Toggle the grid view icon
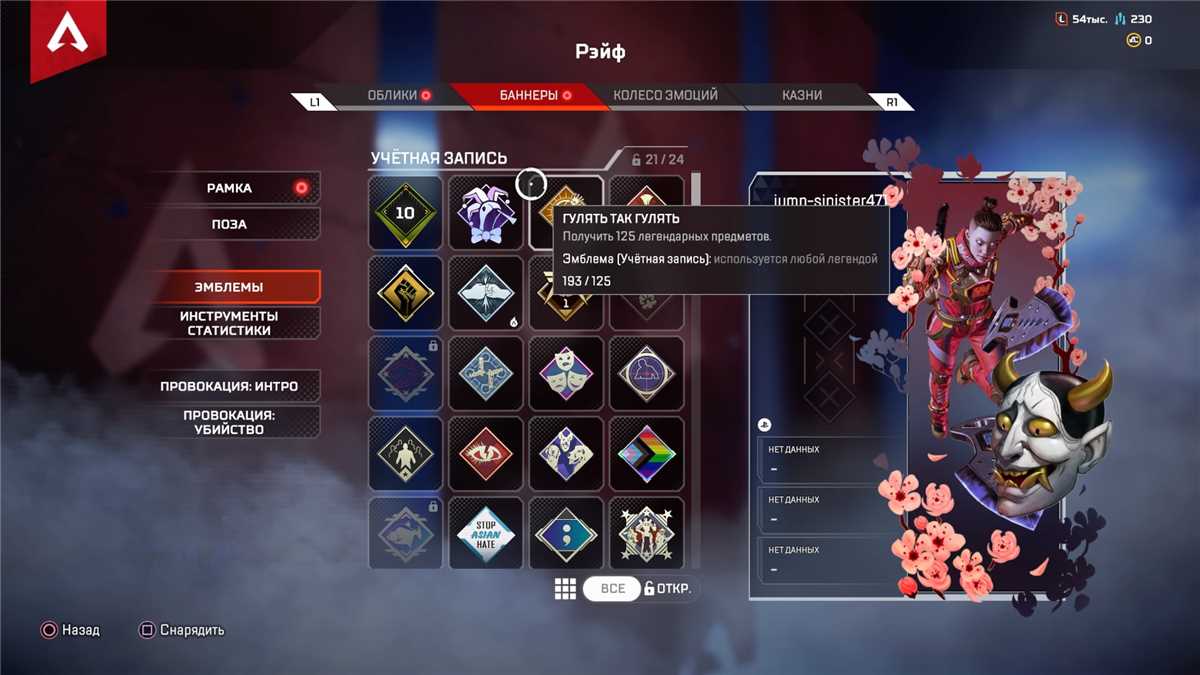1200x675 pixels. [x=565, y=588]
